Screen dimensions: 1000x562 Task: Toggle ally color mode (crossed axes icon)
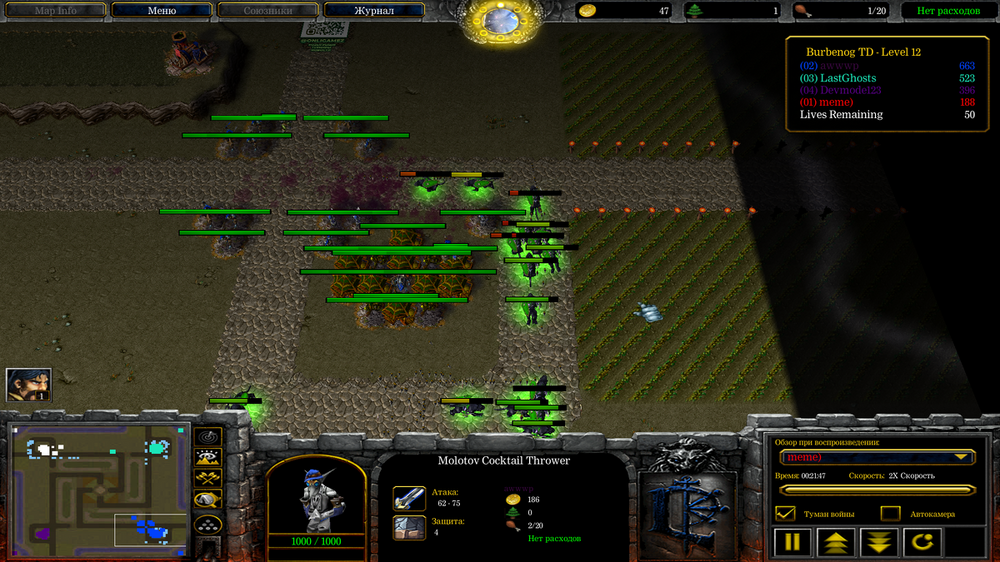pos(208,480)
